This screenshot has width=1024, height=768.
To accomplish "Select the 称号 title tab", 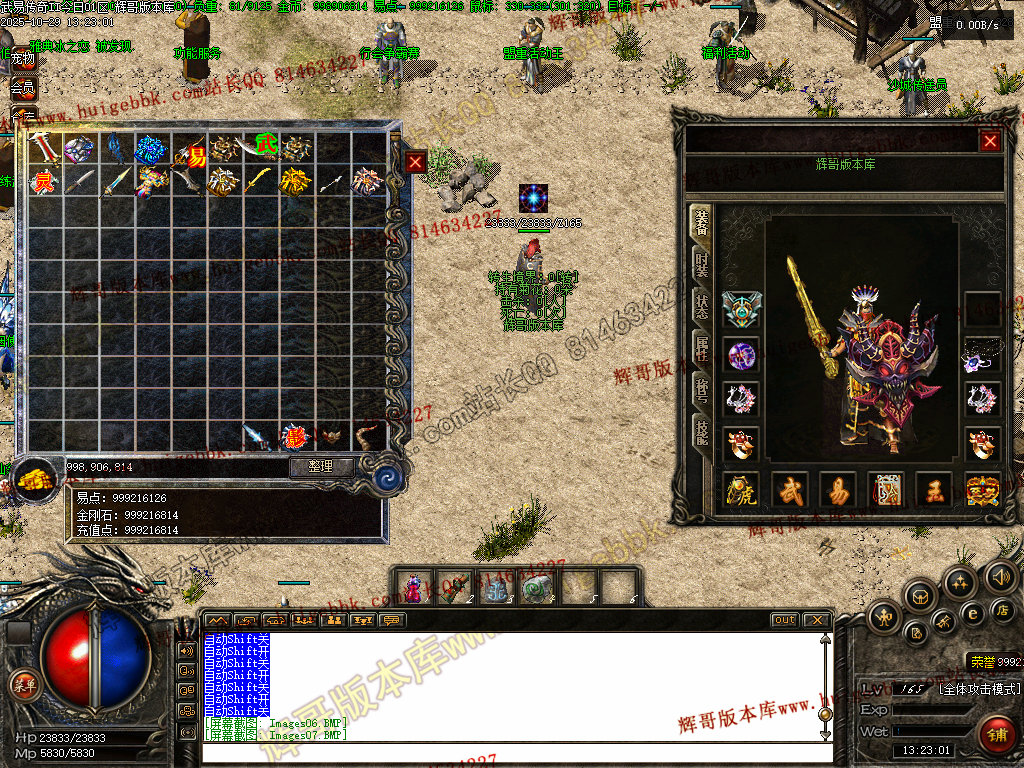I will coord(702,389).
